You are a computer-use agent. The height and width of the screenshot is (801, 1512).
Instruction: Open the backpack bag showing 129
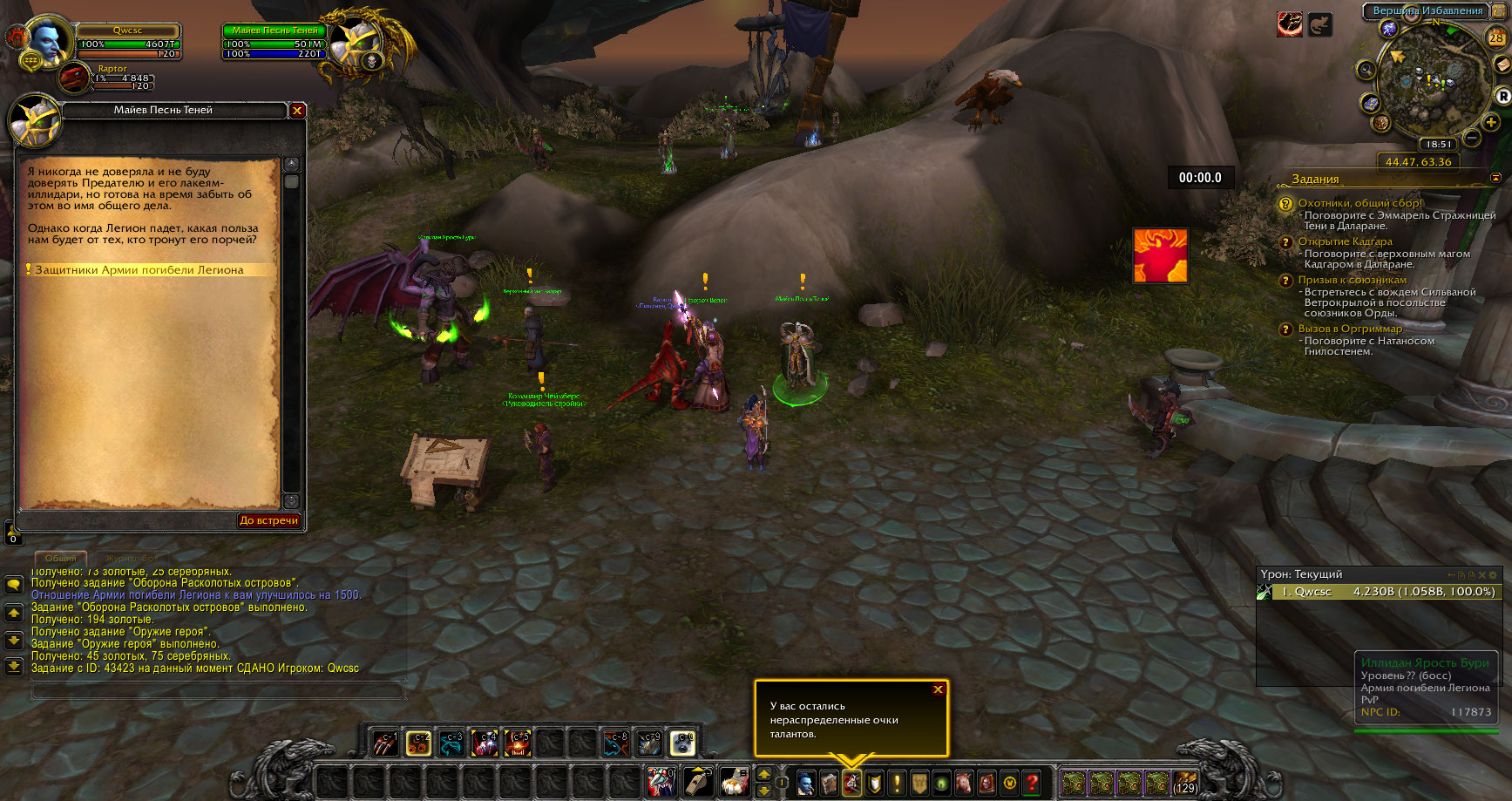(1184, 783)
